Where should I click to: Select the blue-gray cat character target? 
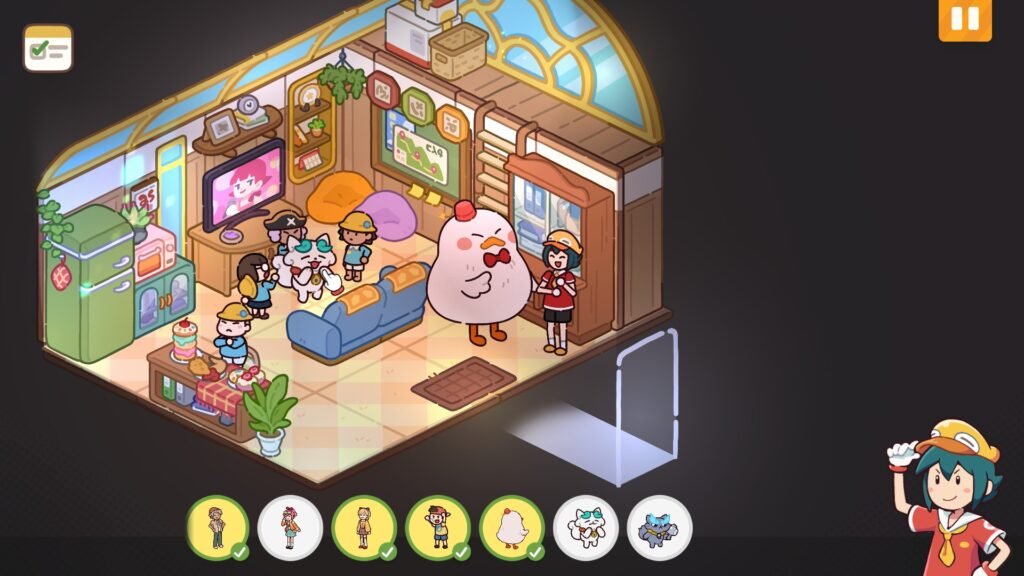660,527
